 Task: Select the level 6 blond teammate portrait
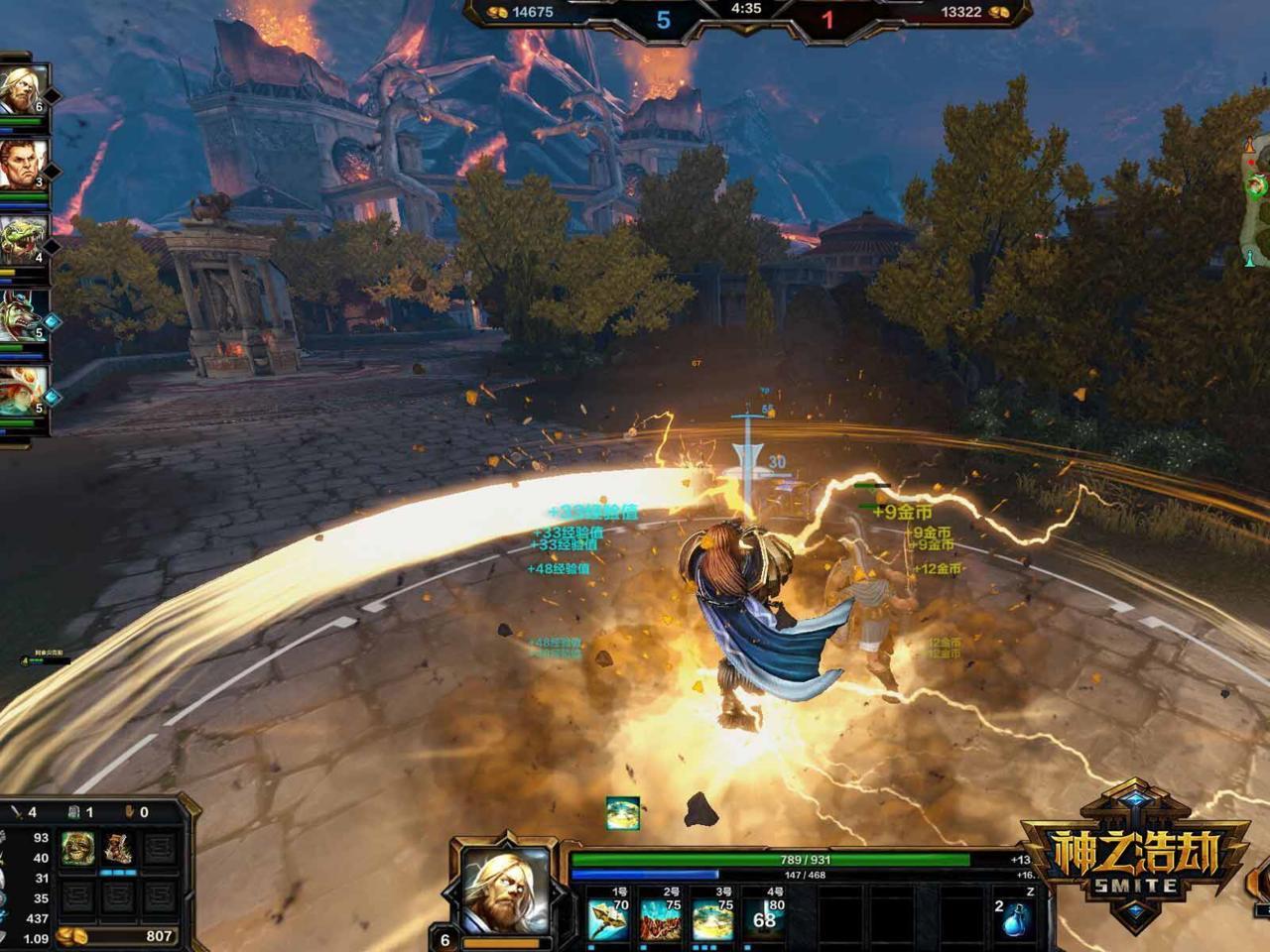[x=22, y=91]
